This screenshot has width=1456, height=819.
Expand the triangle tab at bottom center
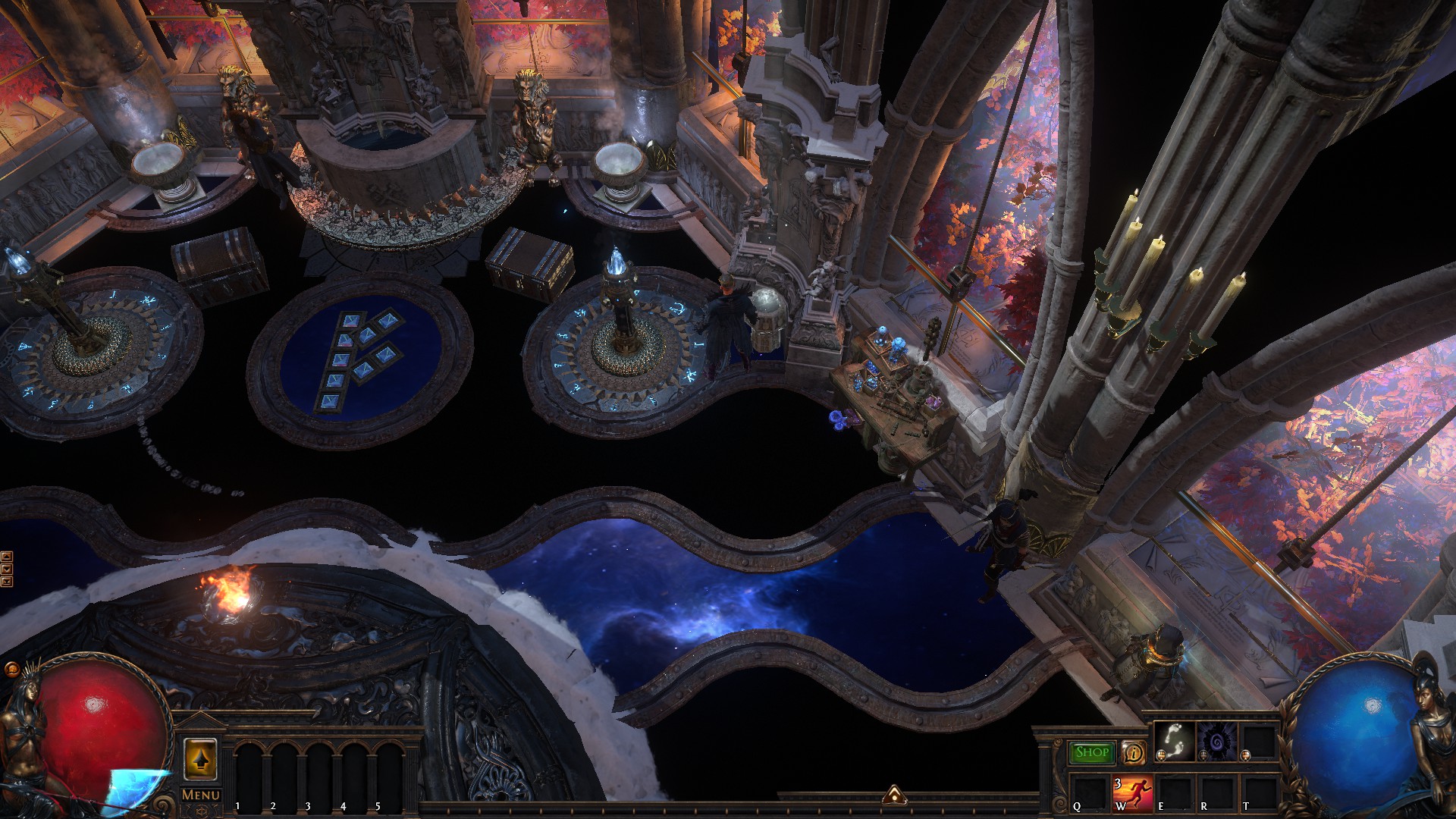[893, 795]
